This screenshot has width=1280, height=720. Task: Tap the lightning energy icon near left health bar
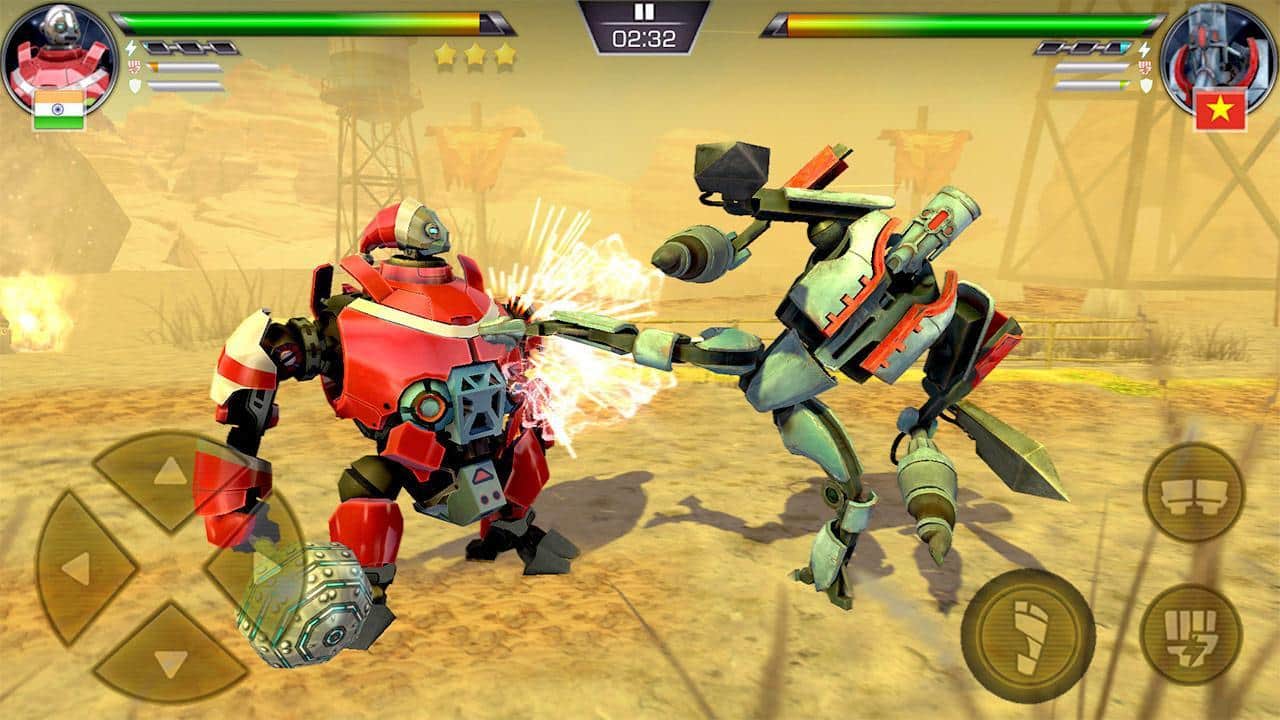point(130,48)
